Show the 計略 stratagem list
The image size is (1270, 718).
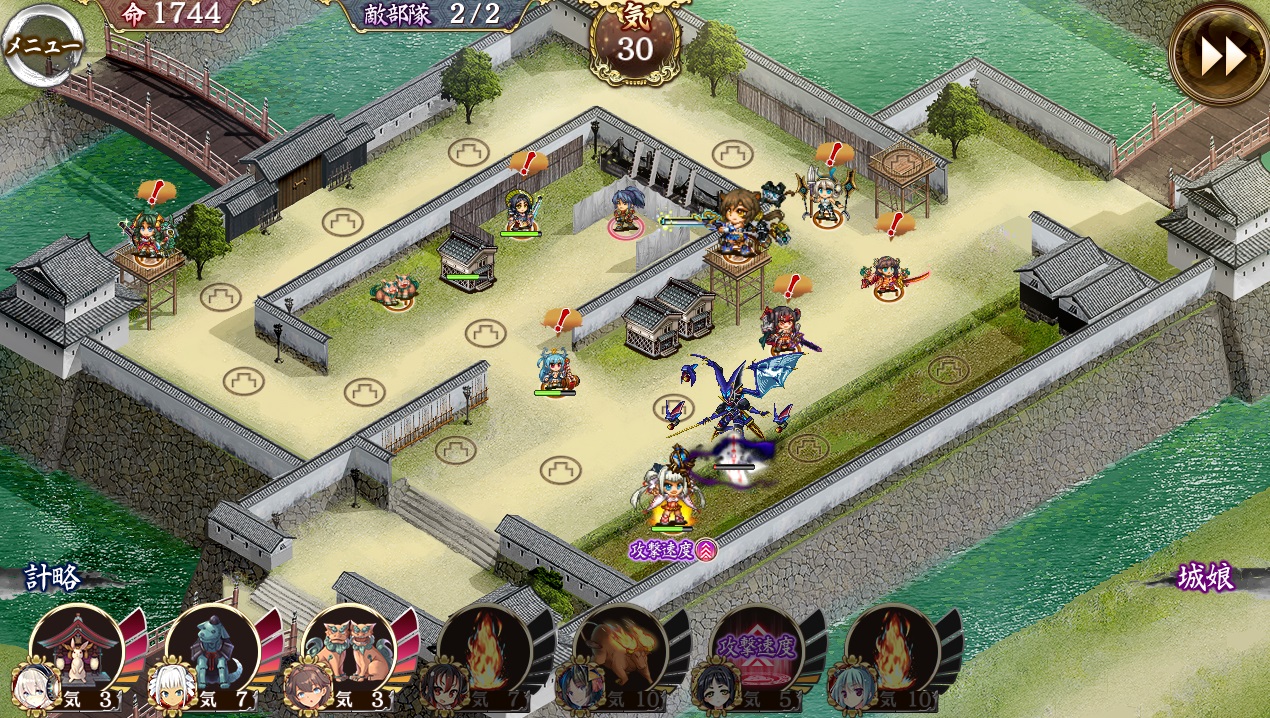tap(54, 578)
